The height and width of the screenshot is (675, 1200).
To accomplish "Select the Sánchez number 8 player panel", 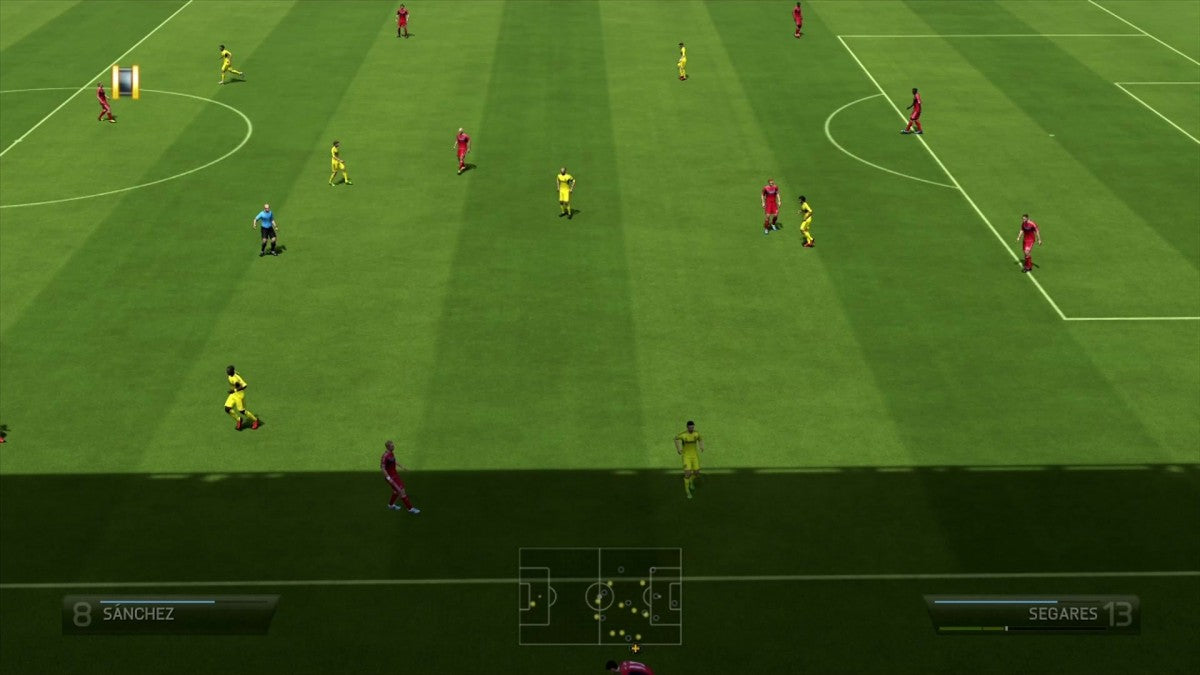I will point(170,614).
